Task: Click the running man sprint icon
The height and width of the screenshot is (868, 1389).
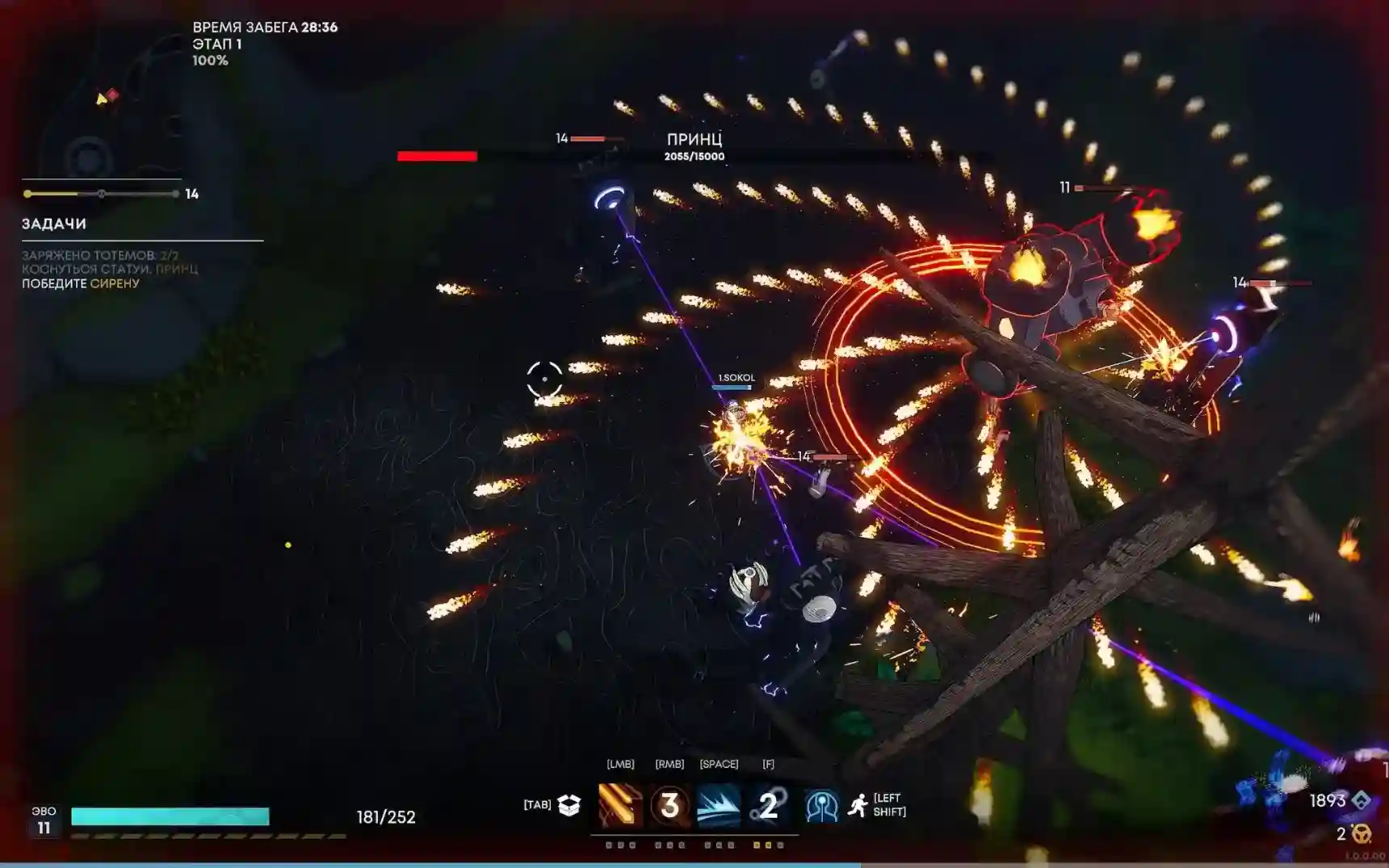Action: (x=858, y=805)
